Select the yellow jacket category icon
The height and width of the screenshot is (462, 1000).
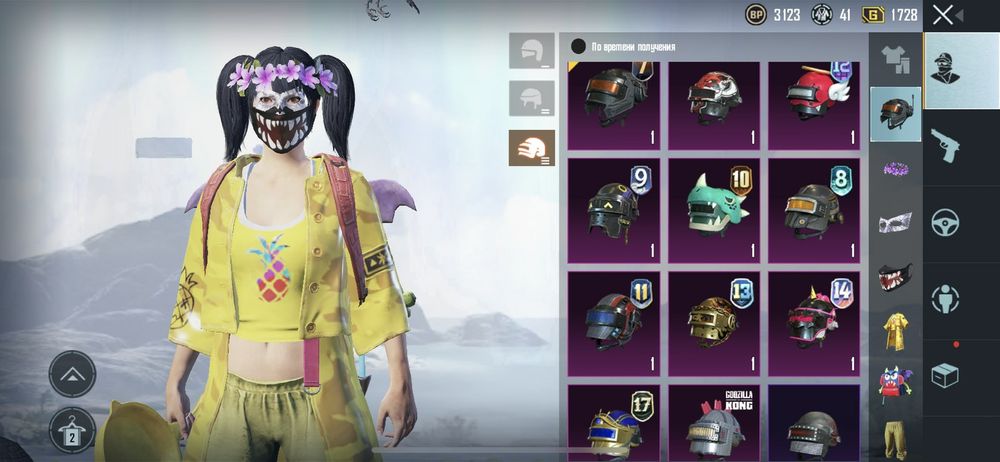point(894,331)
